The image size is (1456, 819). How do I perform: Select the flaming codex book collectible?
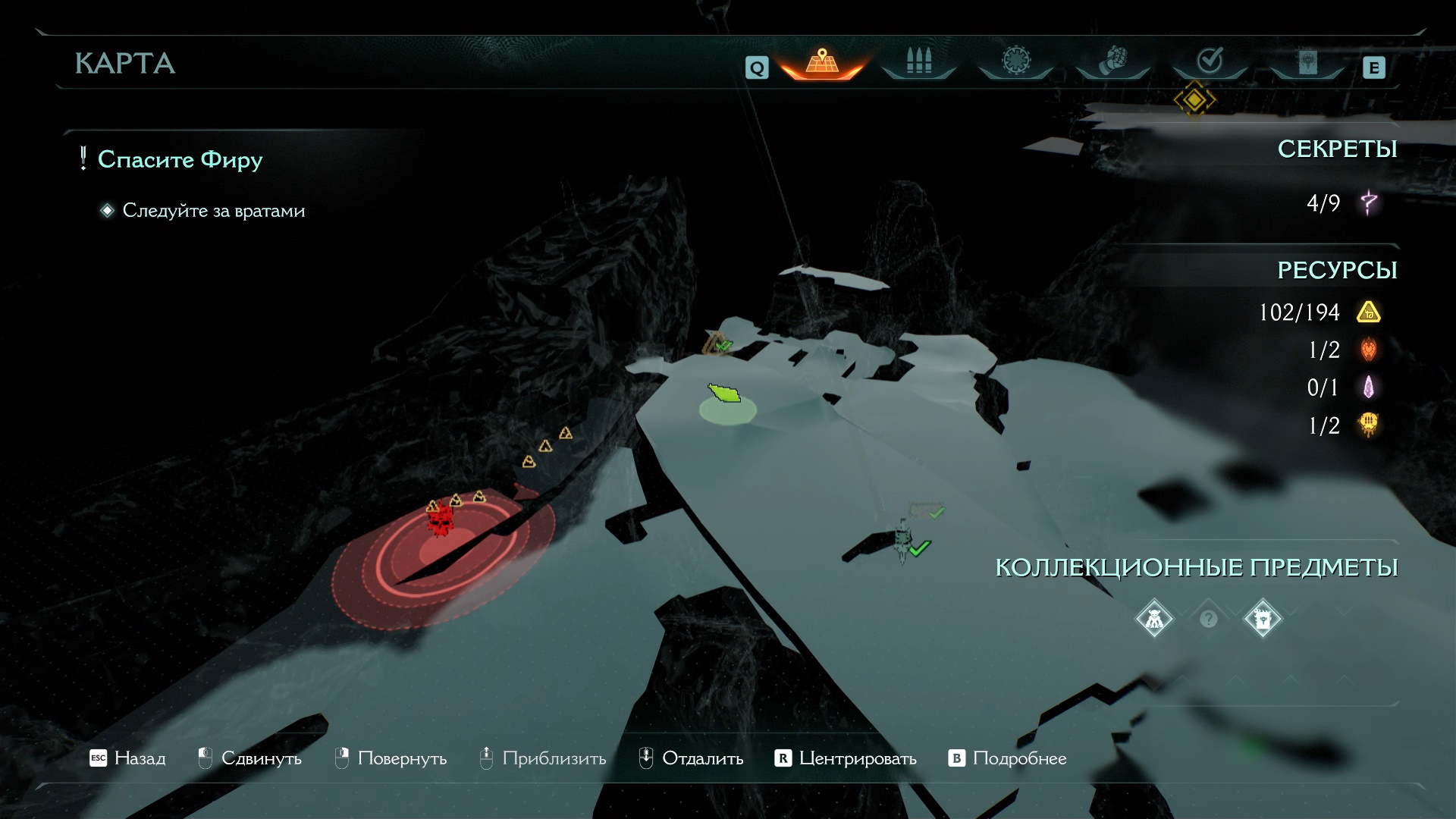(x=1263, y=620)
